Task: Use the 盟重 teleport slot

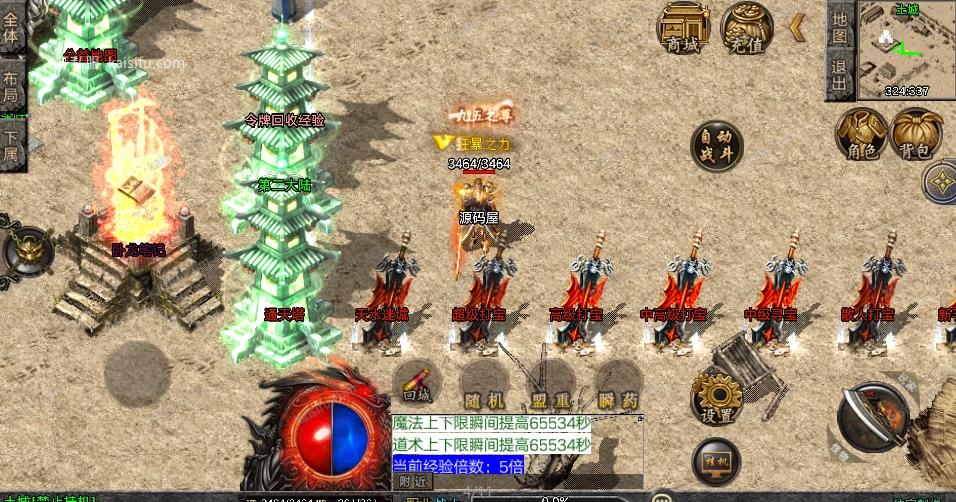Action: 550,385
